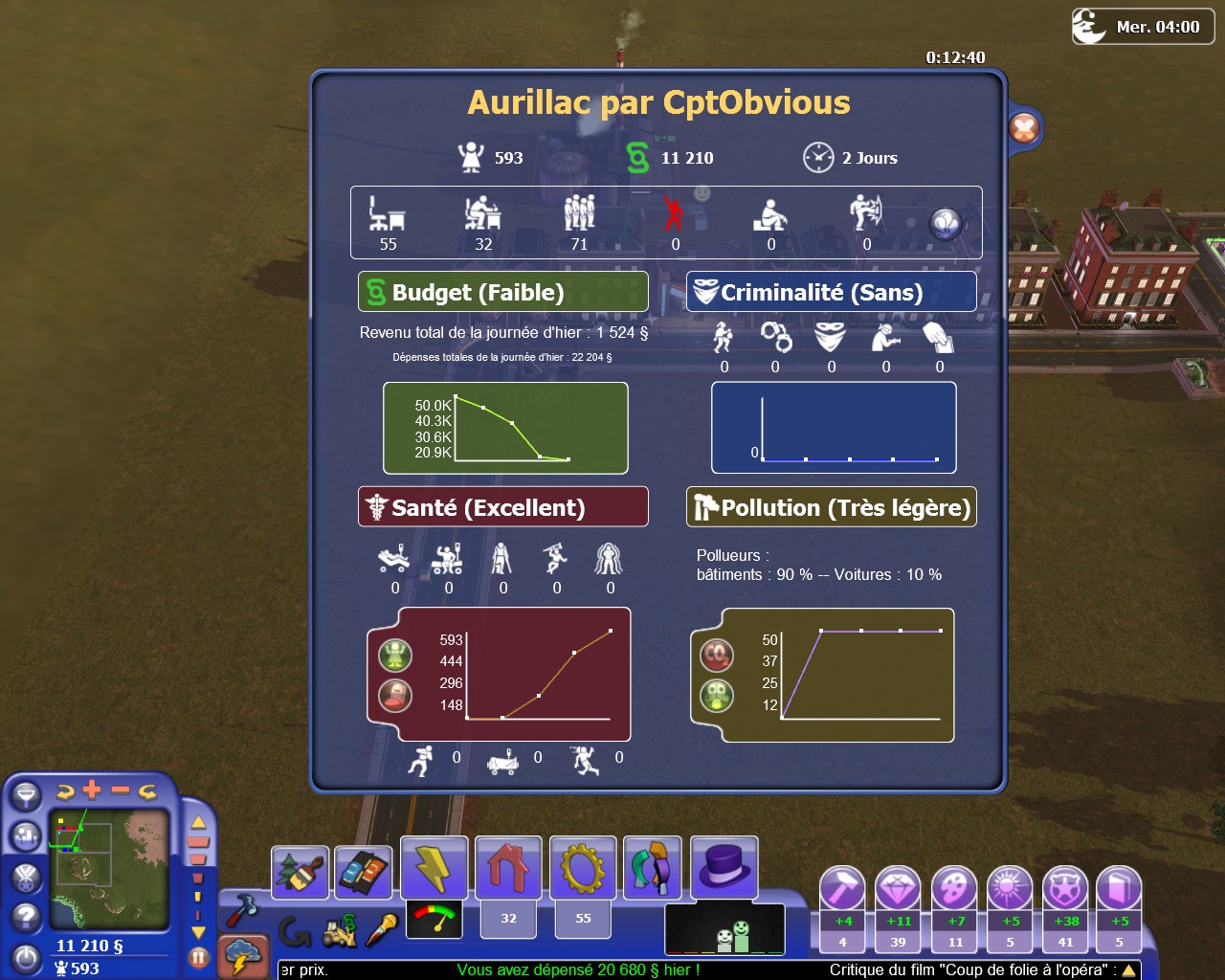Select the police badge societal value icon

(x=1064, y=889)
